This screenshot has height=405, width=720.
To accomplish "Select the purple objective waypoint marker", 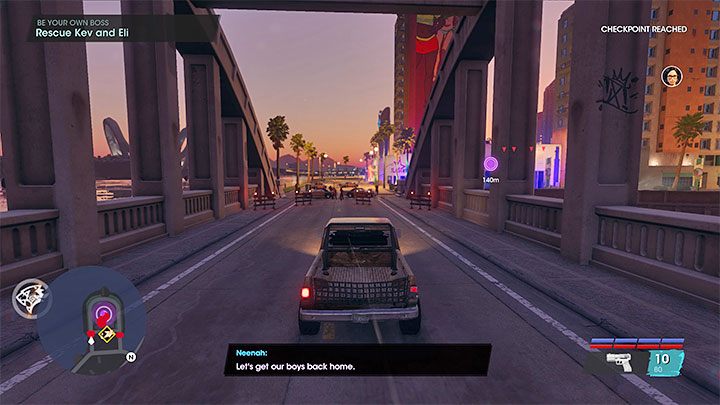I will pyautogui.click(x=490, y=163).
